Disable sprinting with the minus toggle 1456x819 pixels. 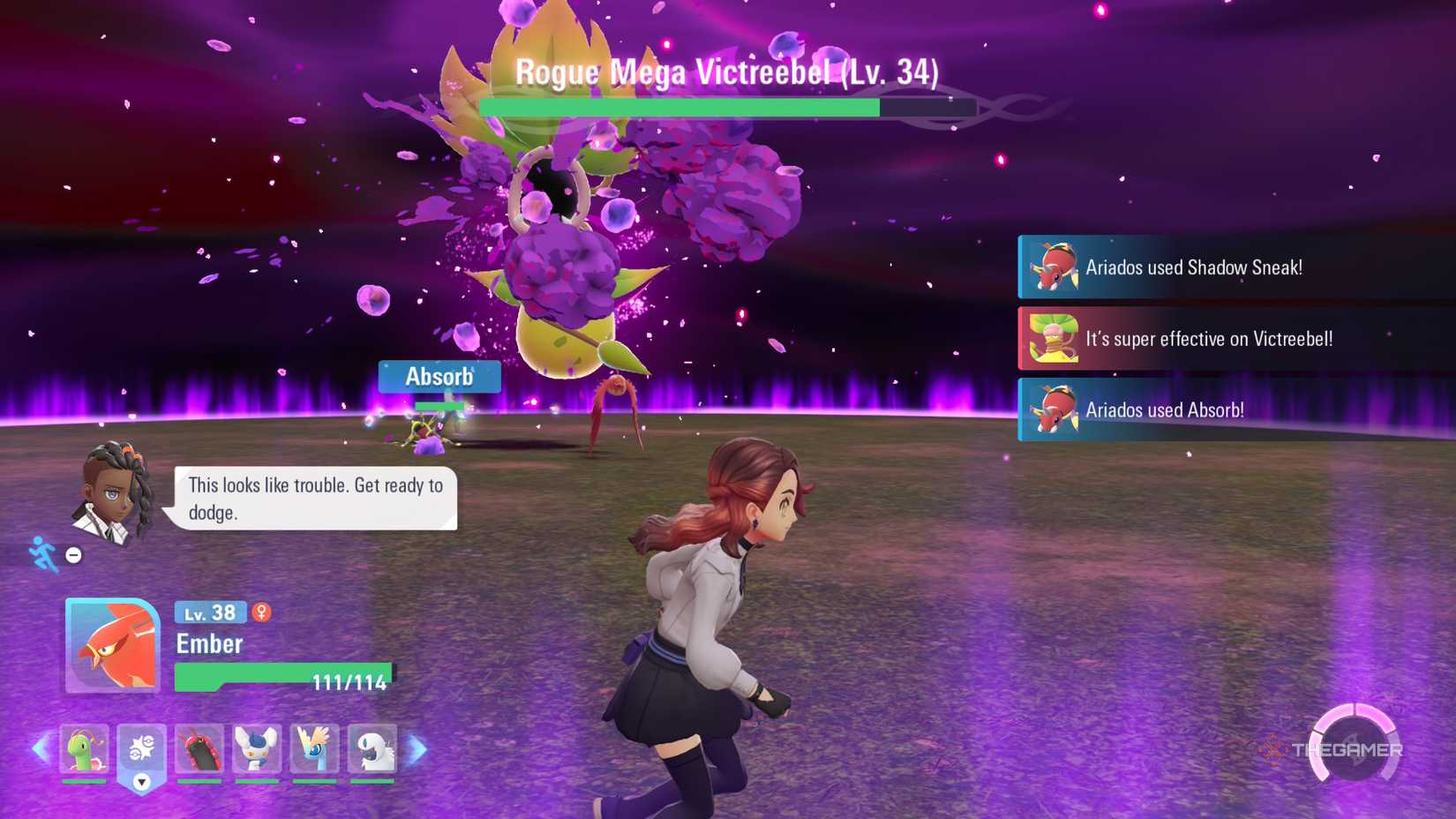pyautogui.click(x=72, y=554)
